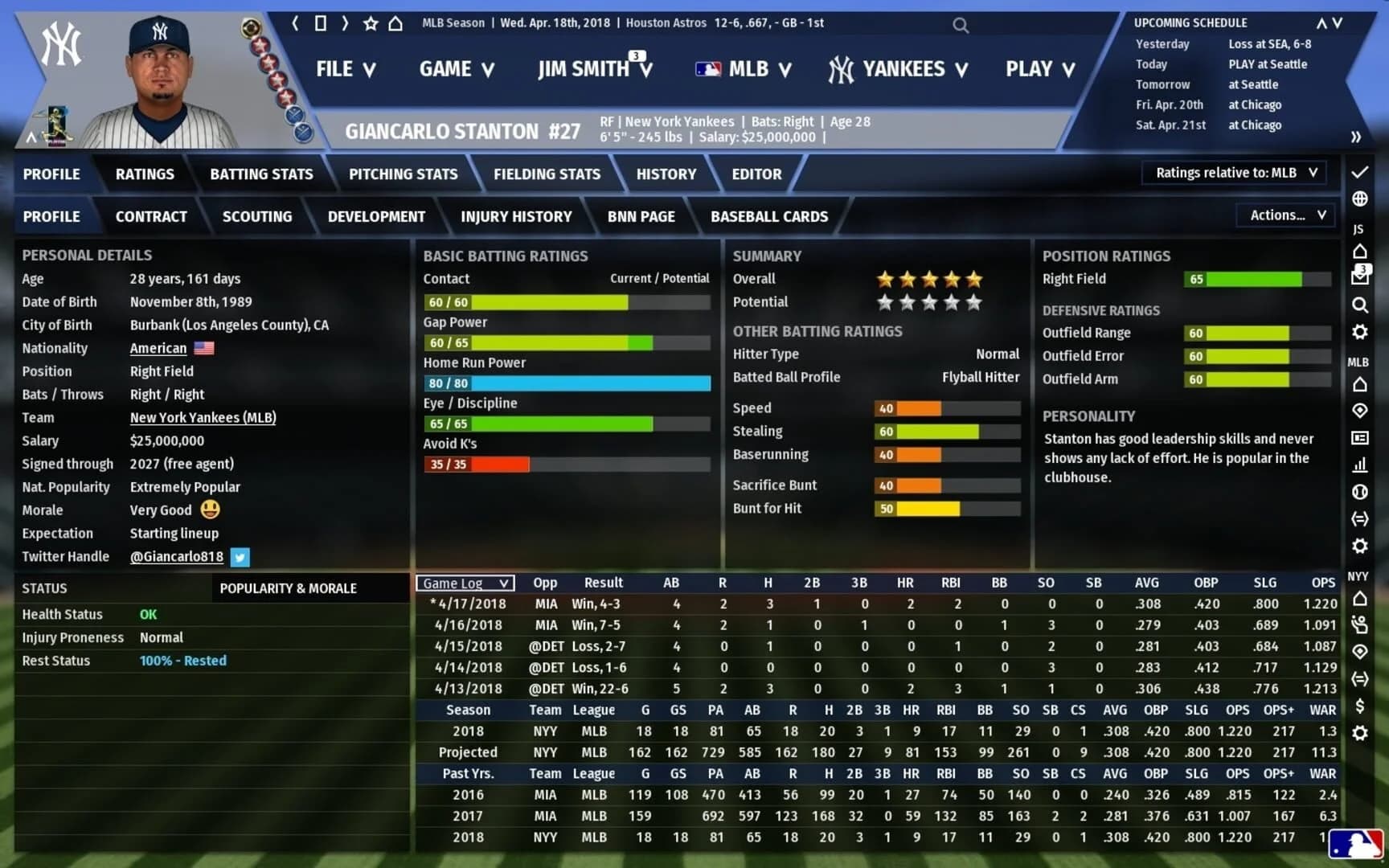Open the Game Log dropdown selector
The height and width of the screenshot is (868, 1389).
(464, 583)
